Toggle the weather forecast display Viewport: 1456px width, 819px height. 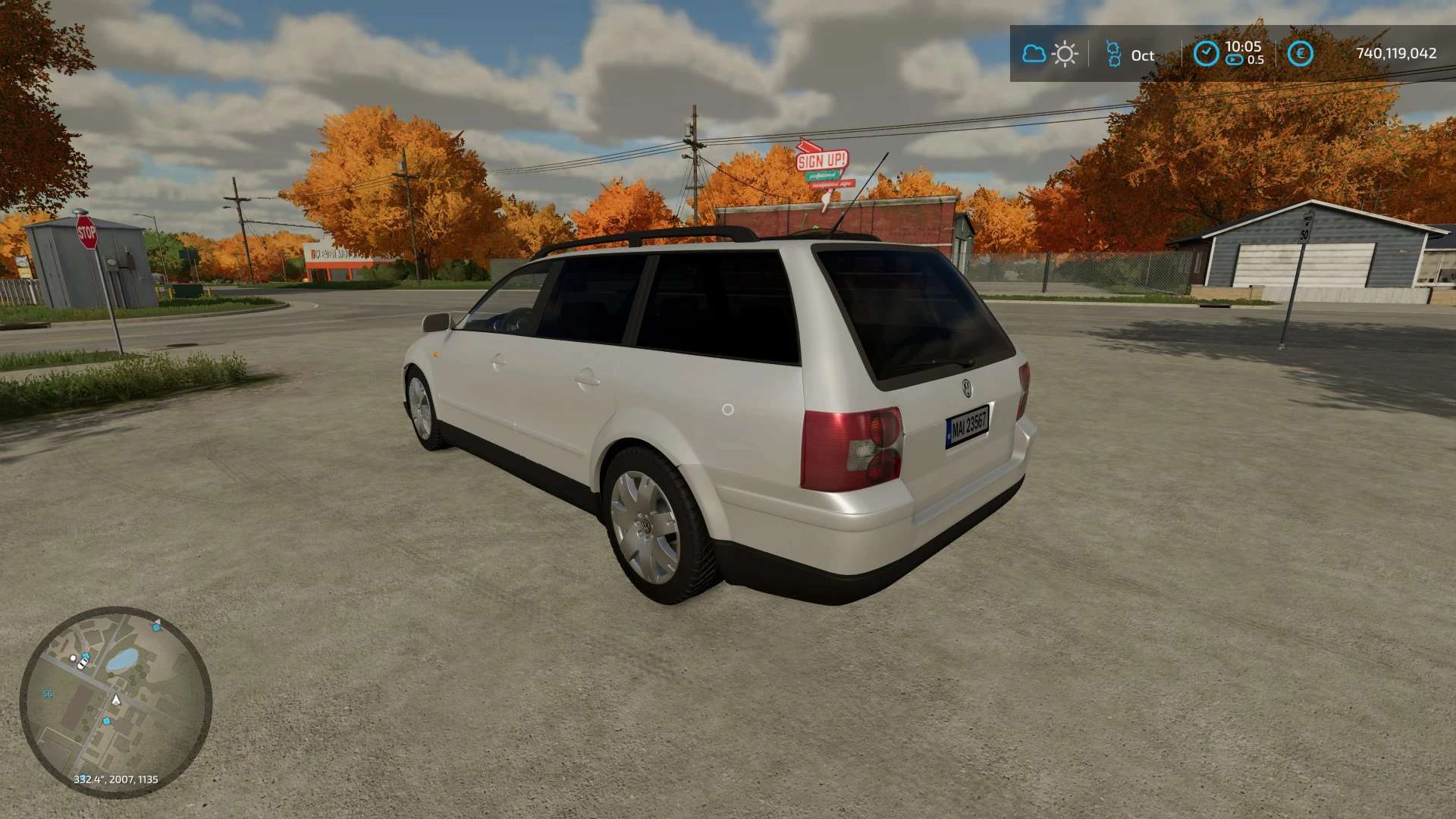(1050, 54)
